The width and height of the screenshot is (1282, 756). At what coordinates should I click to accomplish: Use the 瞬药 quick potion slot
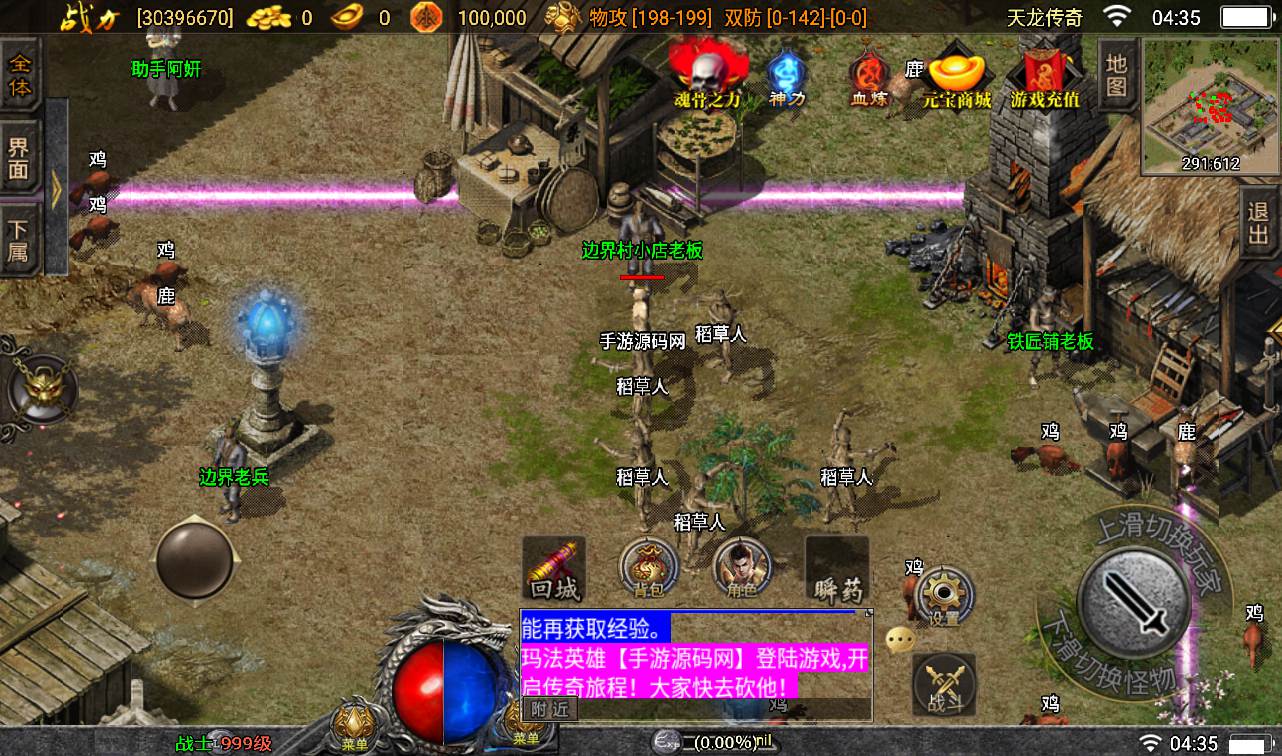point(837,569)
